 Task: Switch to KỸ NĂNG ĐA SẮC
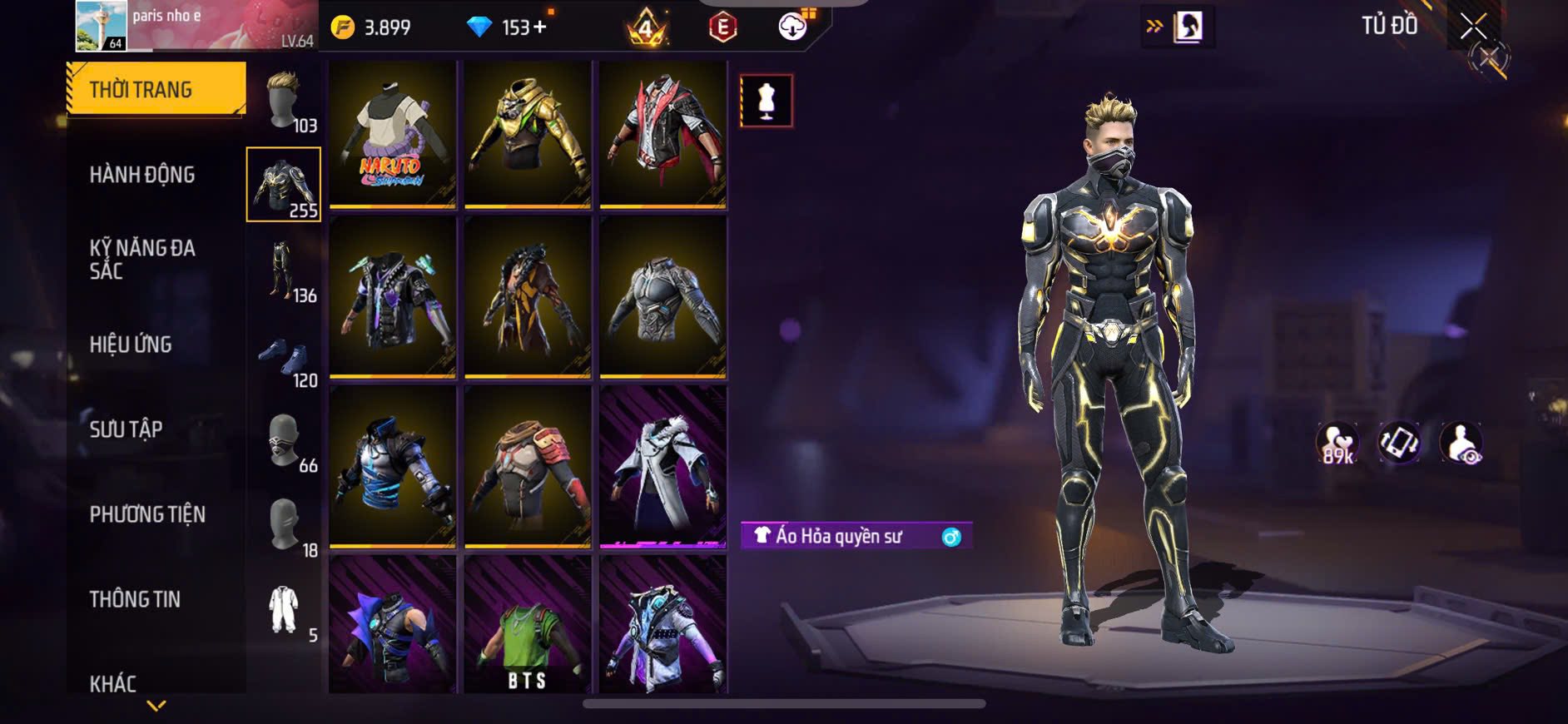click(142, 259)
